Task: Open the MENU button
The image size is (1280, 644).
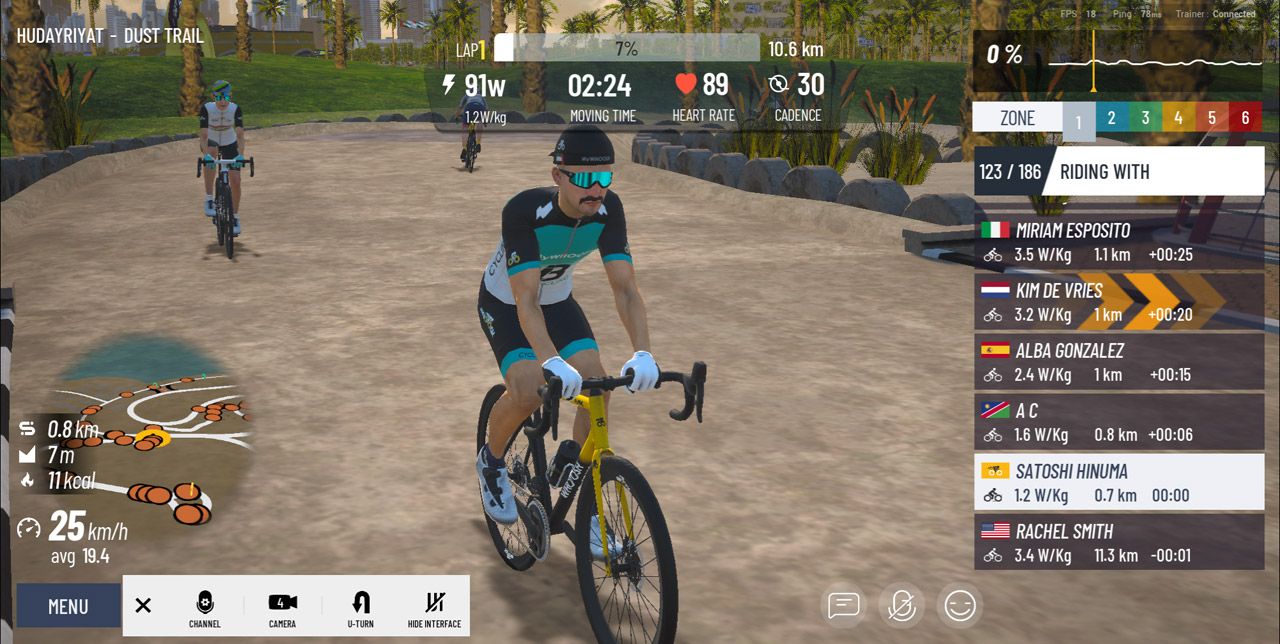Action: pyautogui.click(x=68, y=606)
